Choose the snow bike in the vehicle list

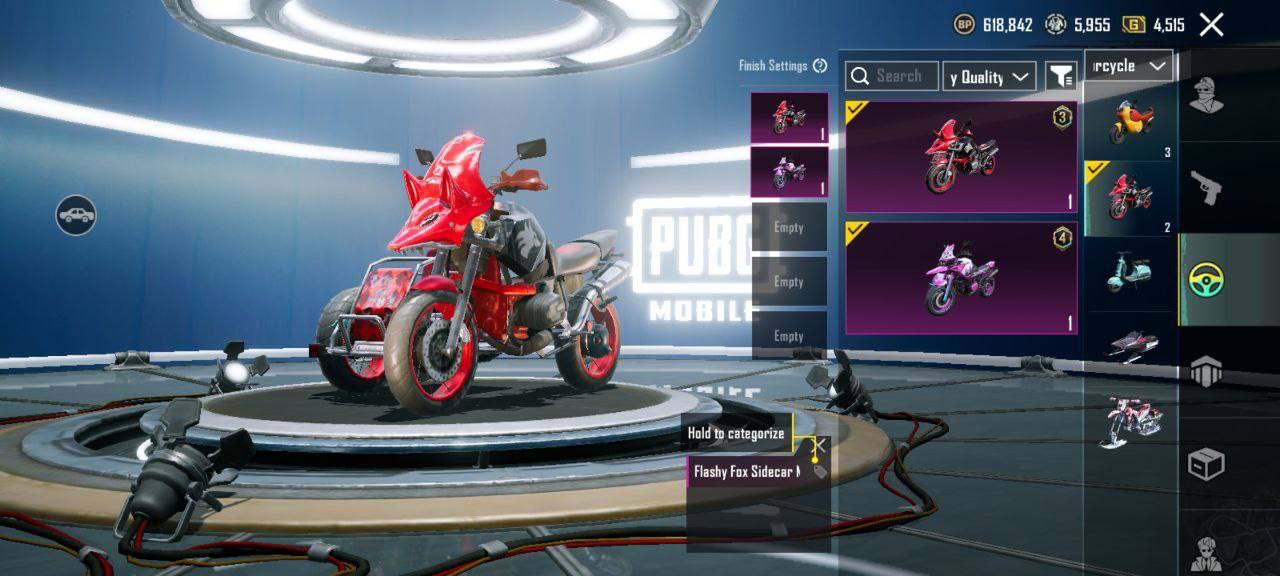coord(1131,422)
